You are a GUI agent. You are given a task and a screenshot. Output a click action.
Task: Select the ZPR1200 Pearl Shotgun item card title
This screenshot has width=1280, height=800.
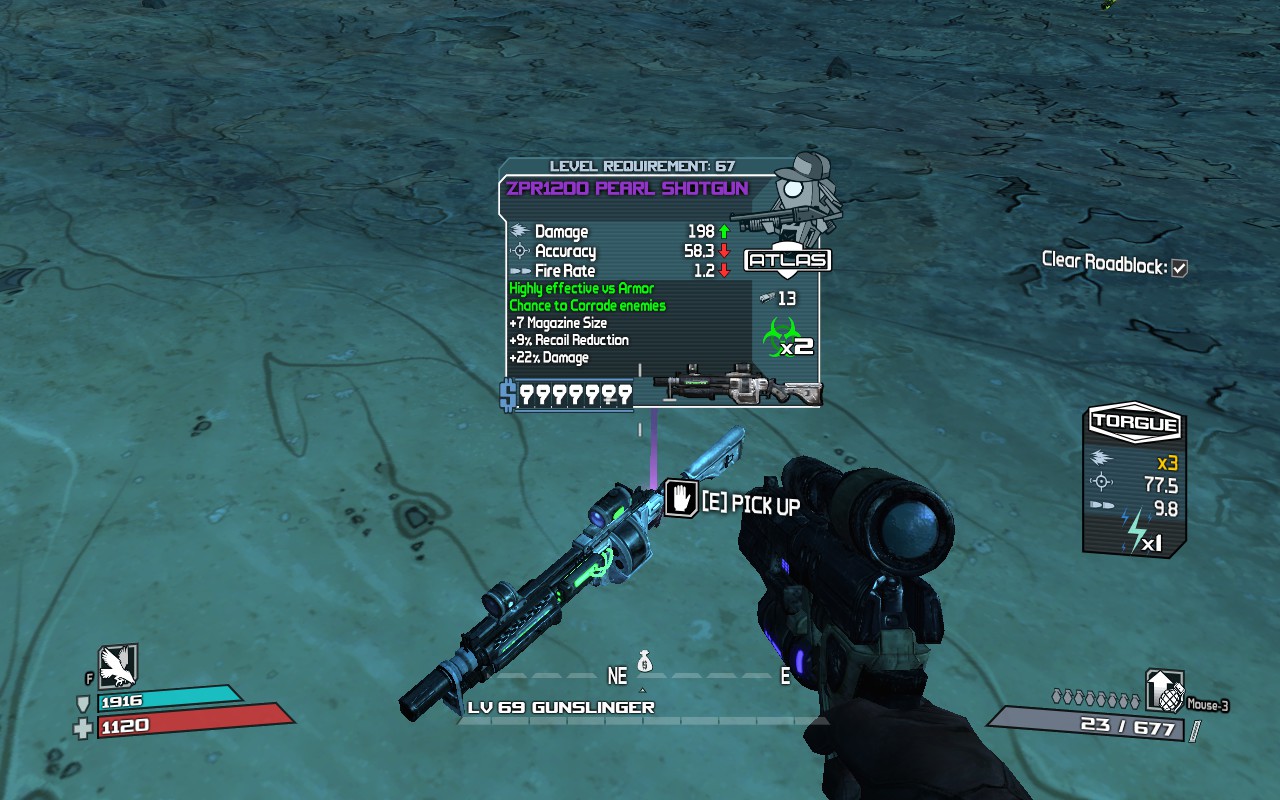click(x=627, y=189)
